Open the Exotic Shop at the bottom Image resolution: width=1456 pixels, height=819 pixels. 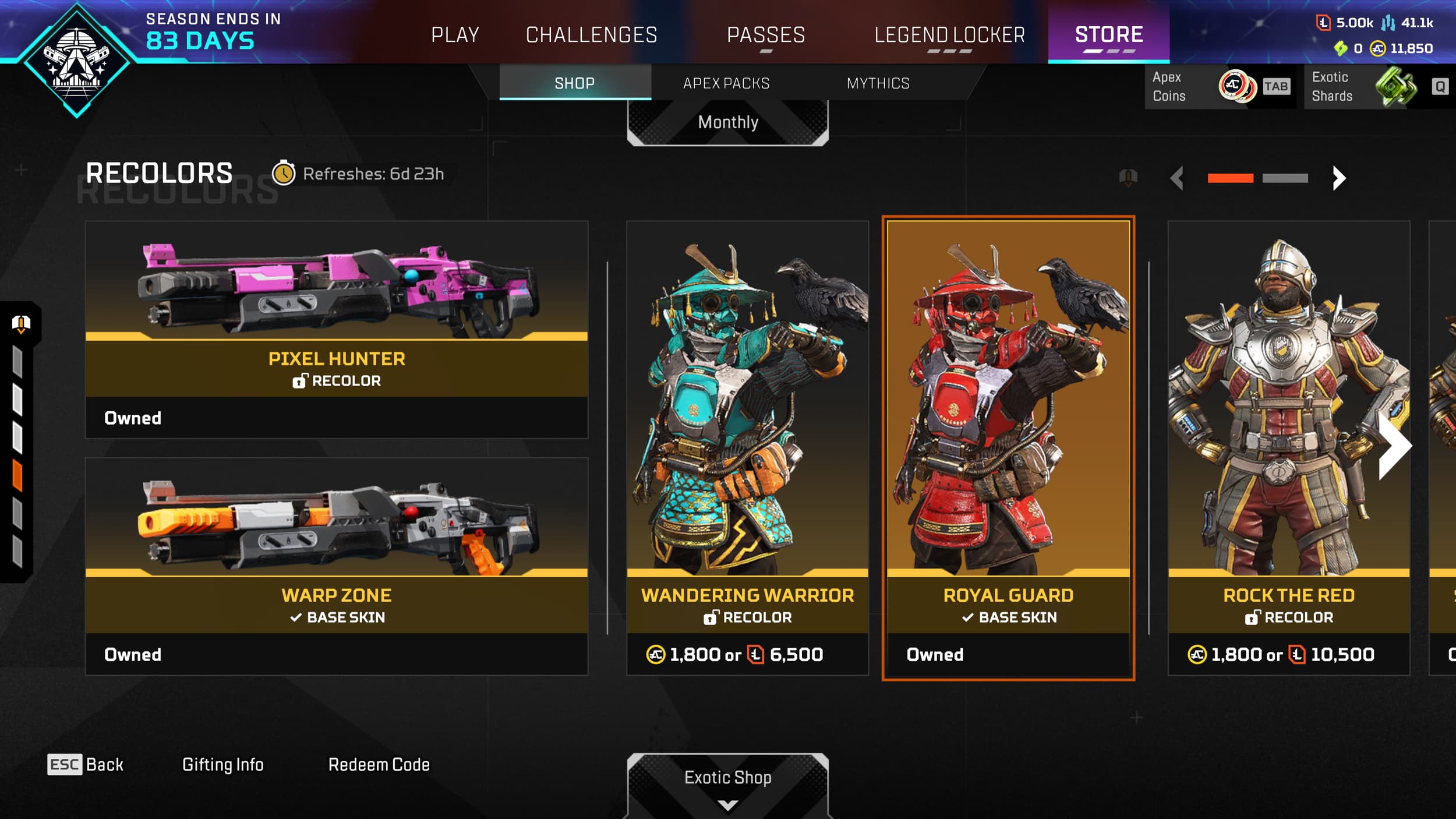(727, 778)
